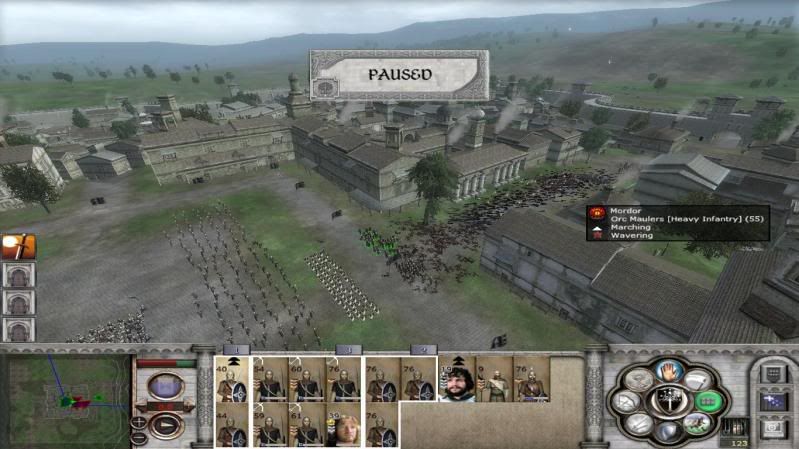Select the blond general's portrait card
This screenshot has width=799, height=449.
tap(345, 427)
